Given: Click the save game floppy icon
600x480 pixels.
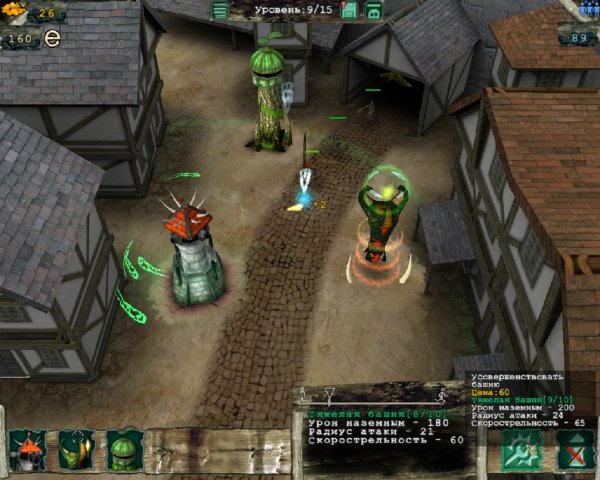Looking at the screenshot, I should (349, 11).
